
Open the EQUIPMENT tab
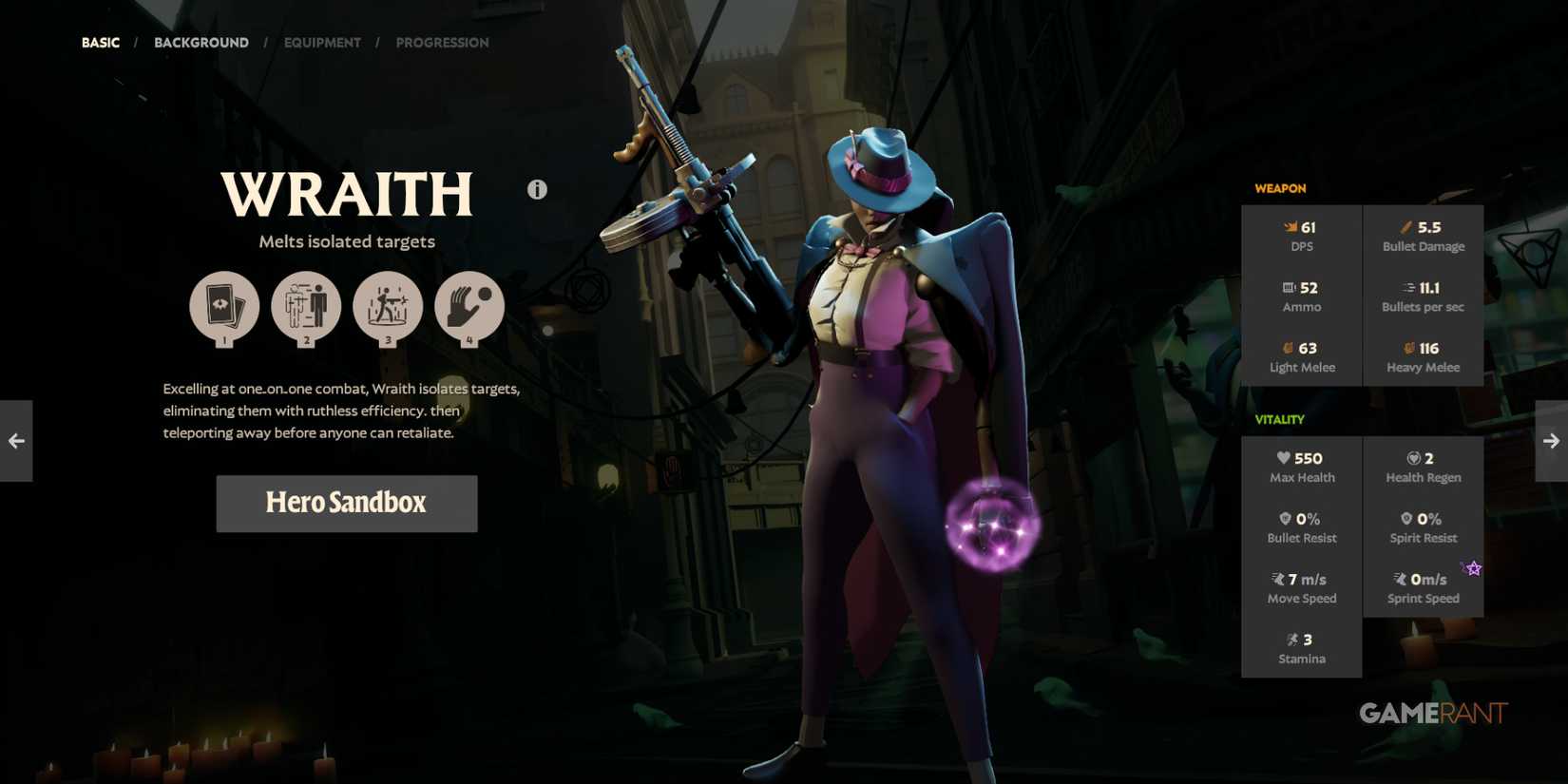[322, 42]
